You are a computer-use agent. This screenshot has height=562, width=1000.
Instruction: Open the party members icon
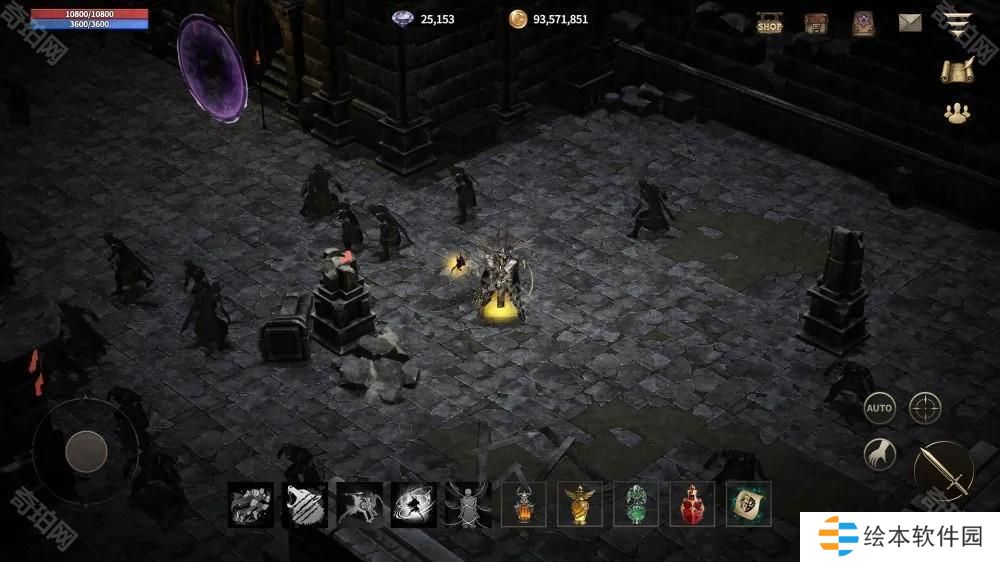[x=958, y=113]
